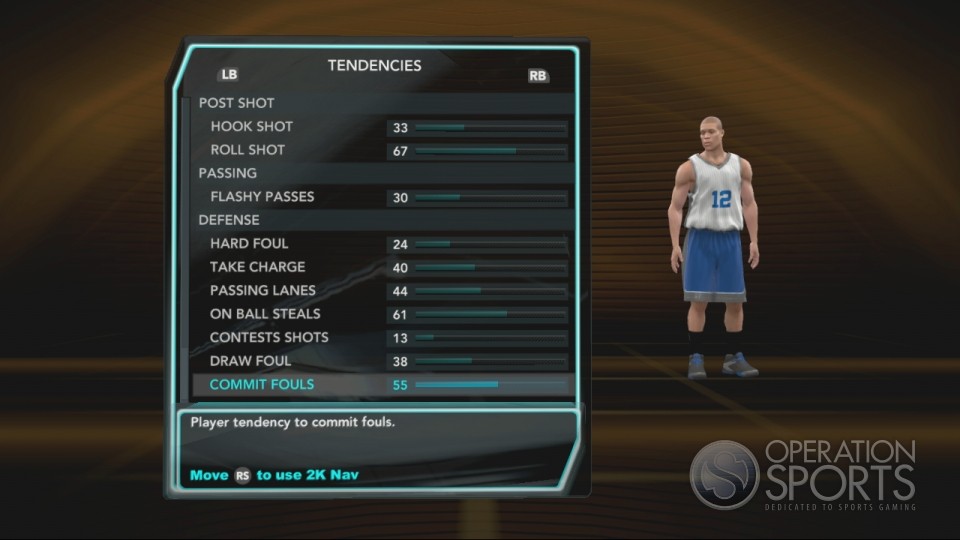Set the Commit Fouls slider value

tap(490, 385)
